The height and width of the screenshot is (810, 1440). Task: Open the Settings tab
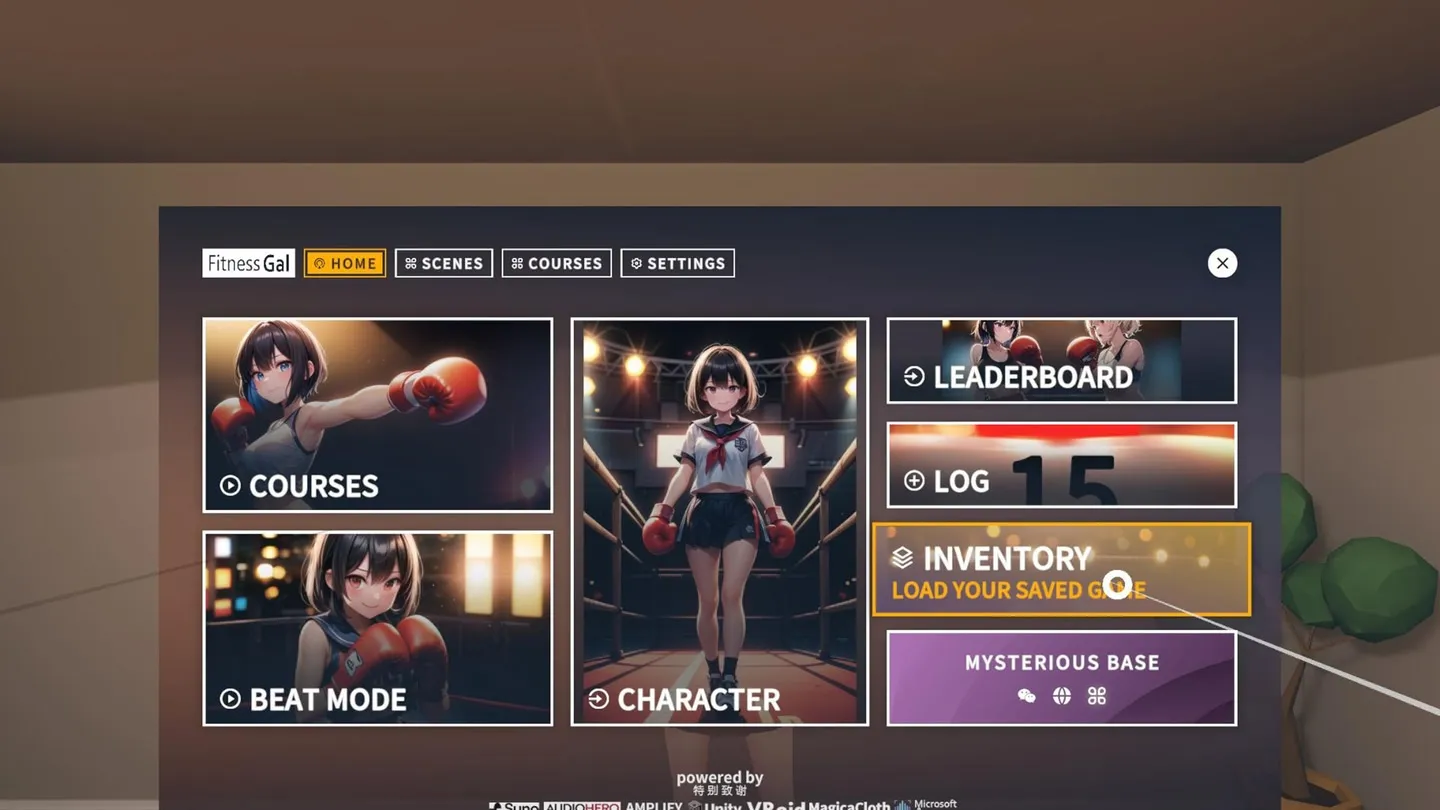pos(677,263)
